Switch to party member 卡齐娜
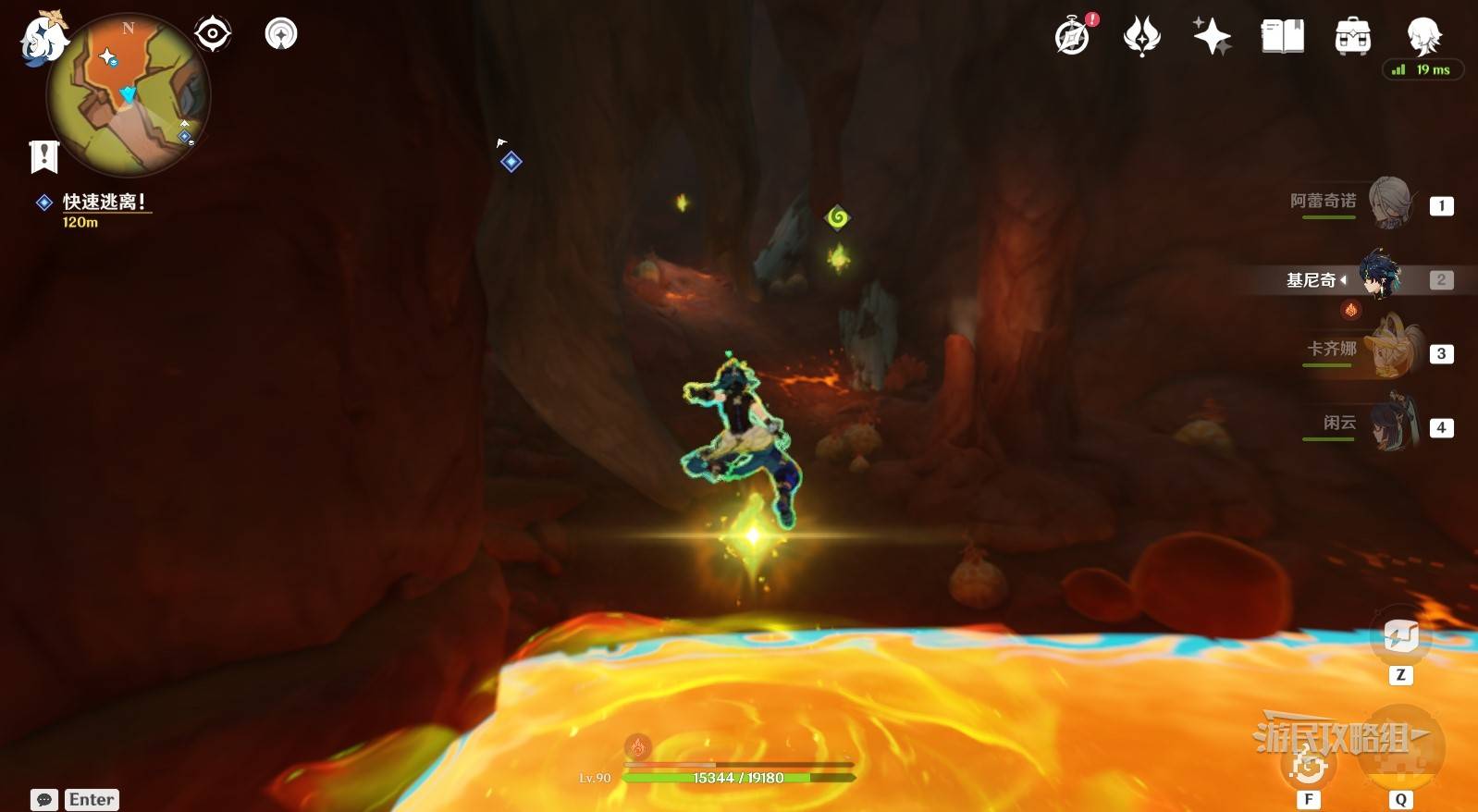 pos(1388,351)
